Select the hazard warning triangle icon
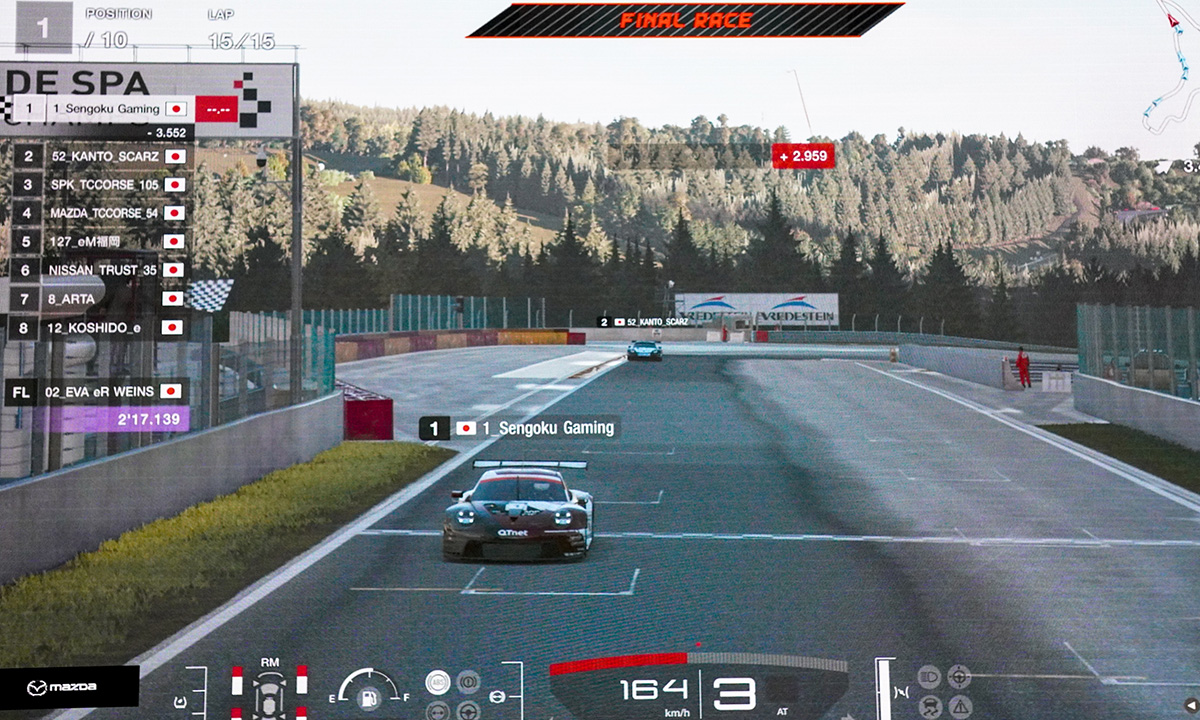This screenshot has height=720, width=1200. point(959,707)
